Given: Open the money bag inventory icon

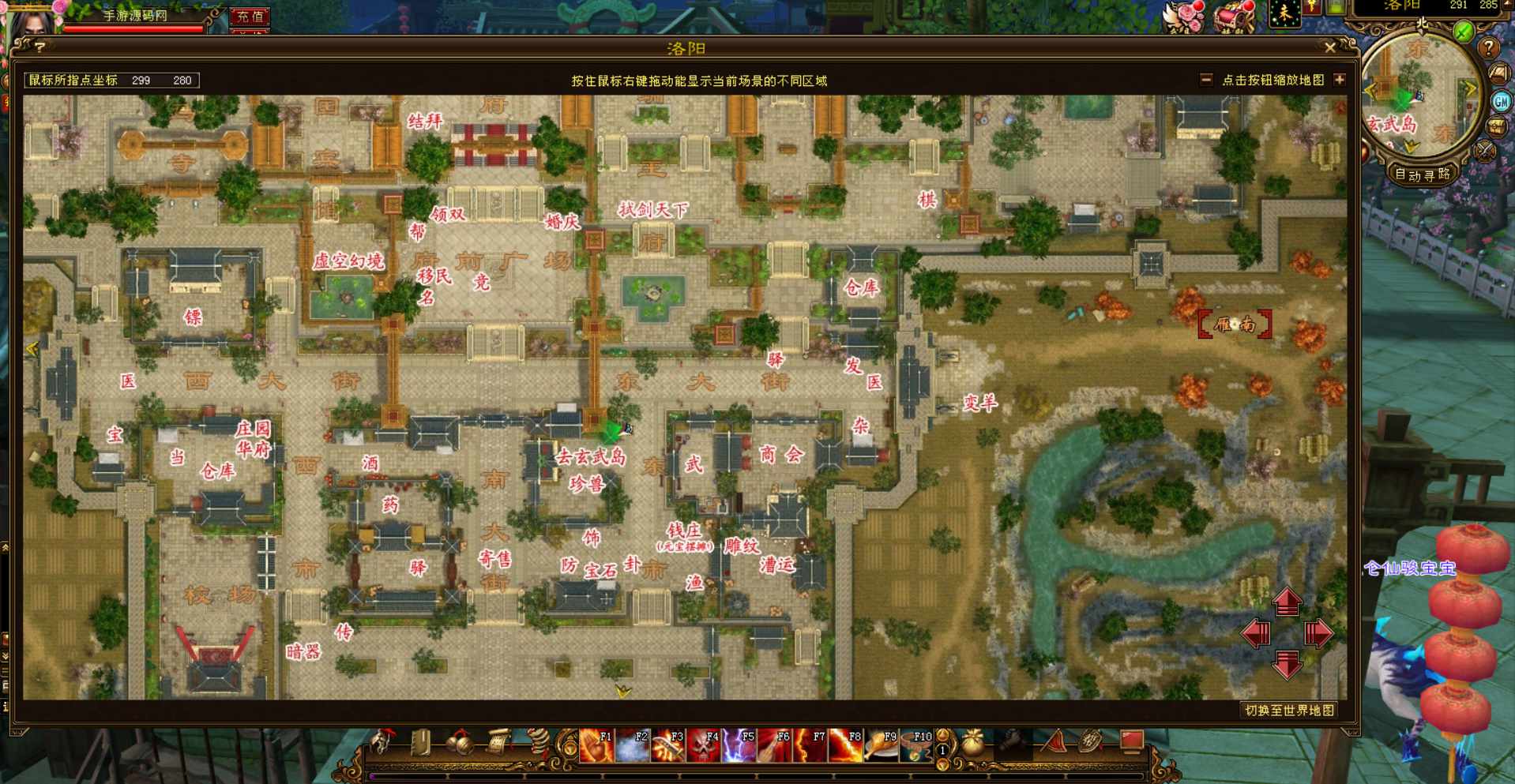Looking at the screenshot, I should click(974, 744).
